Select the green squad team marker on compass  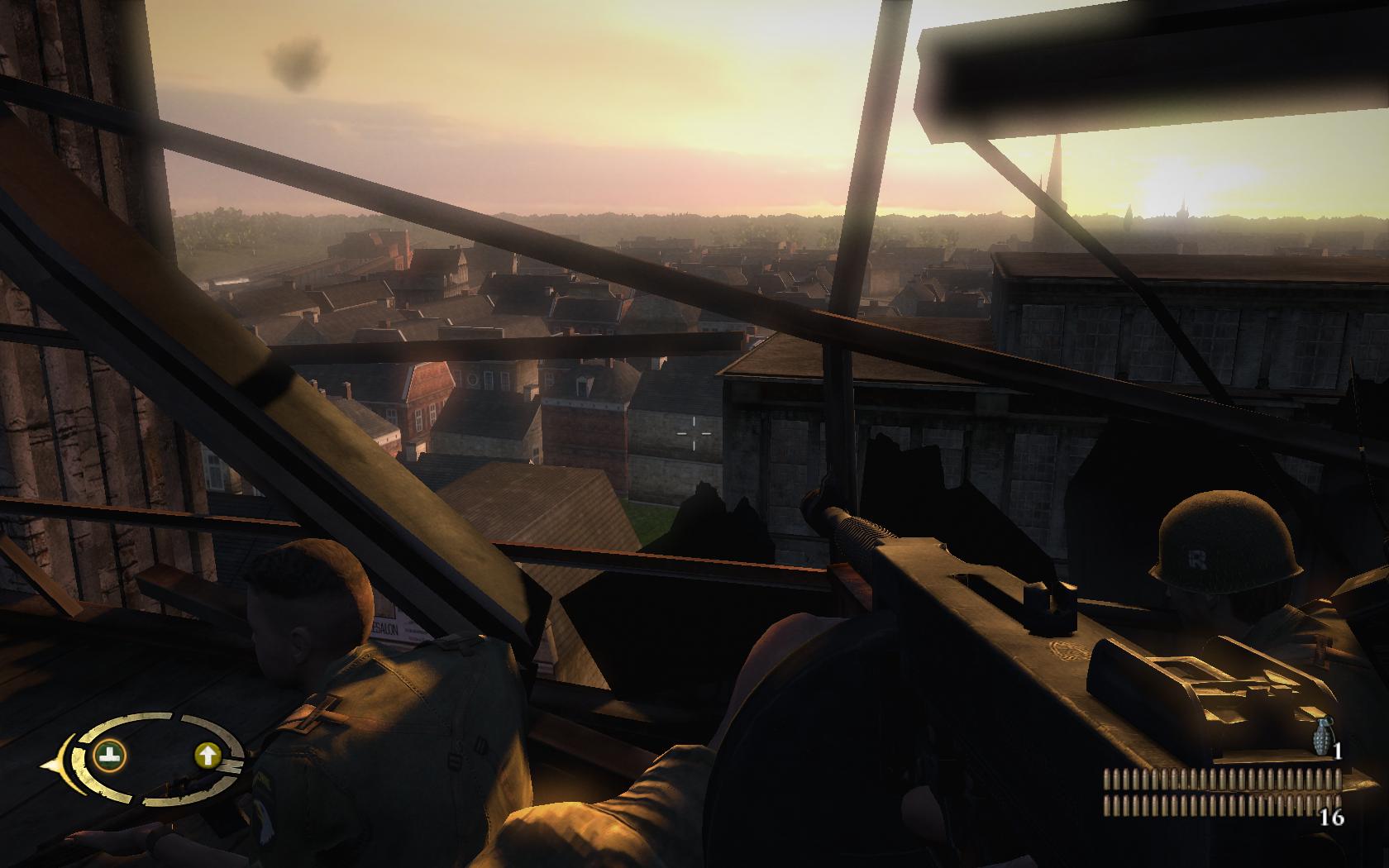(x=110, y=754)
